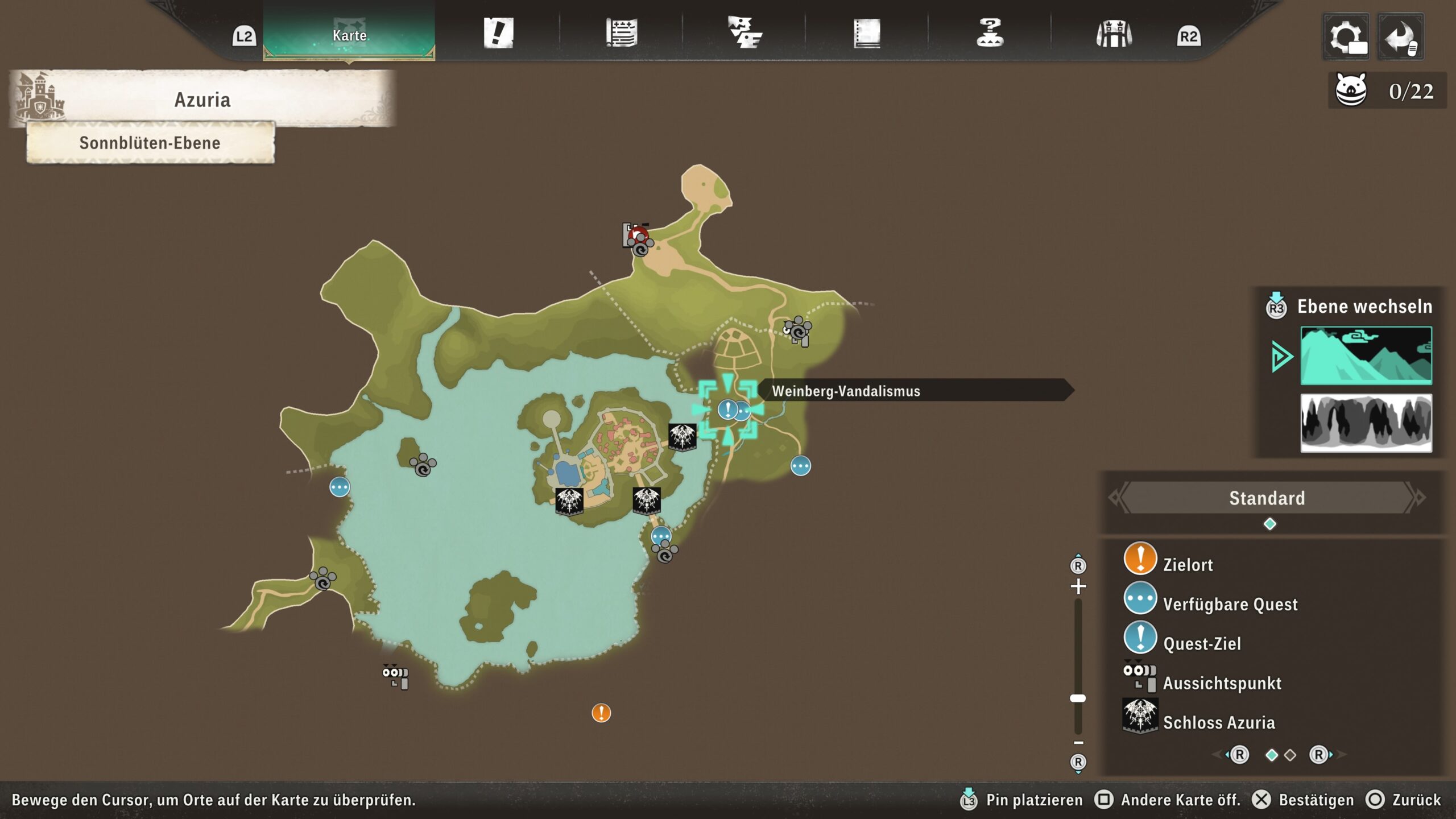The image size is (1456, 819).
Task: Switch to the question mark tutorial tab
Action: (990, 33)
